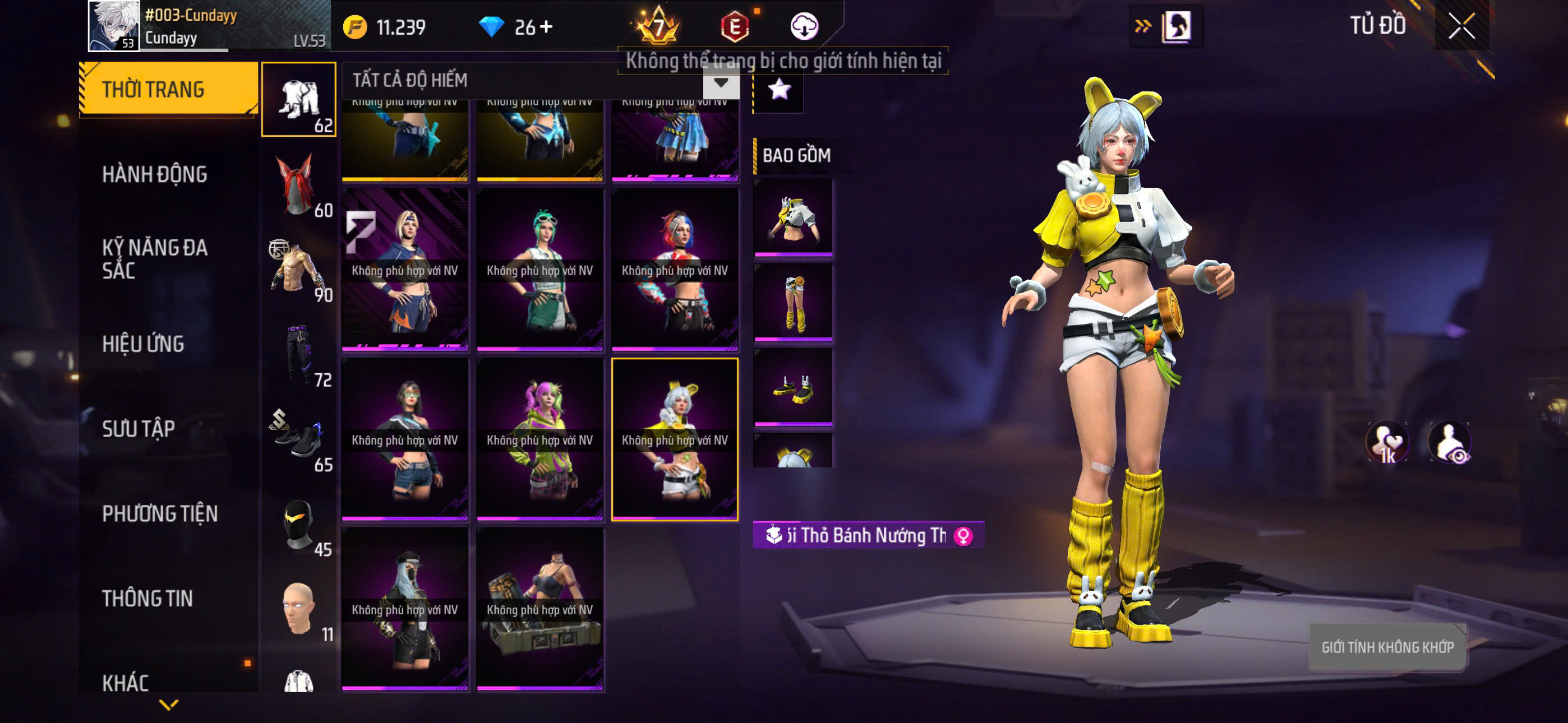
Task: Switch to the HÀNH ĐỘNG tab
Action: tap(155, 175)
